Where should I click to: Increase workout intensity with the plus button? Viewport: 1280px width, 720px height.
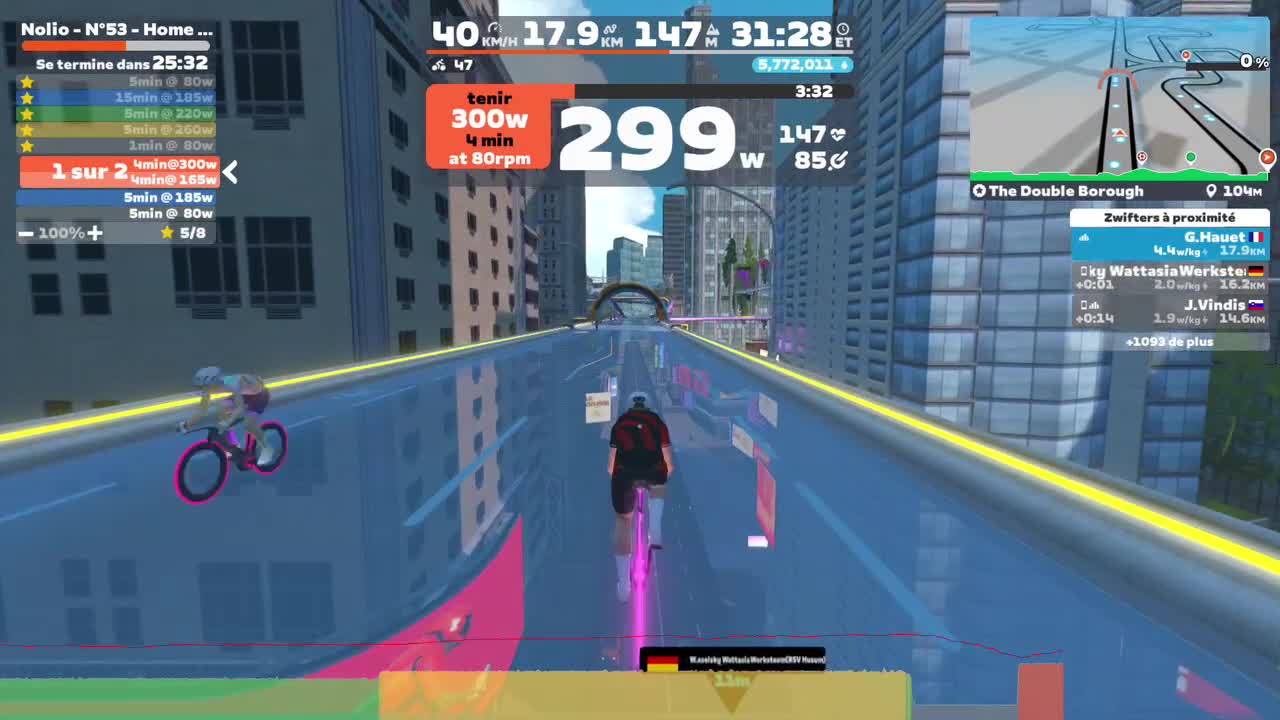pyautogui.click(x=94, y=232)
